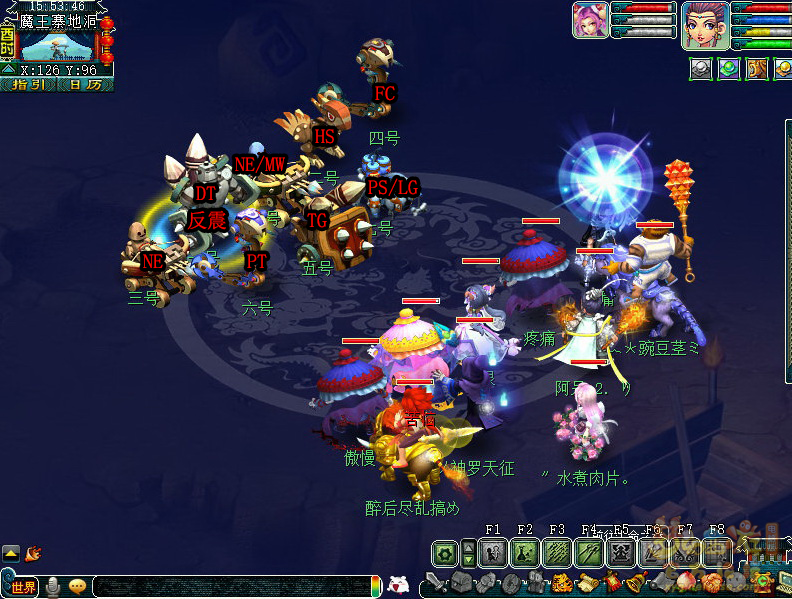Click the green orb buff icon

point(729,69)
